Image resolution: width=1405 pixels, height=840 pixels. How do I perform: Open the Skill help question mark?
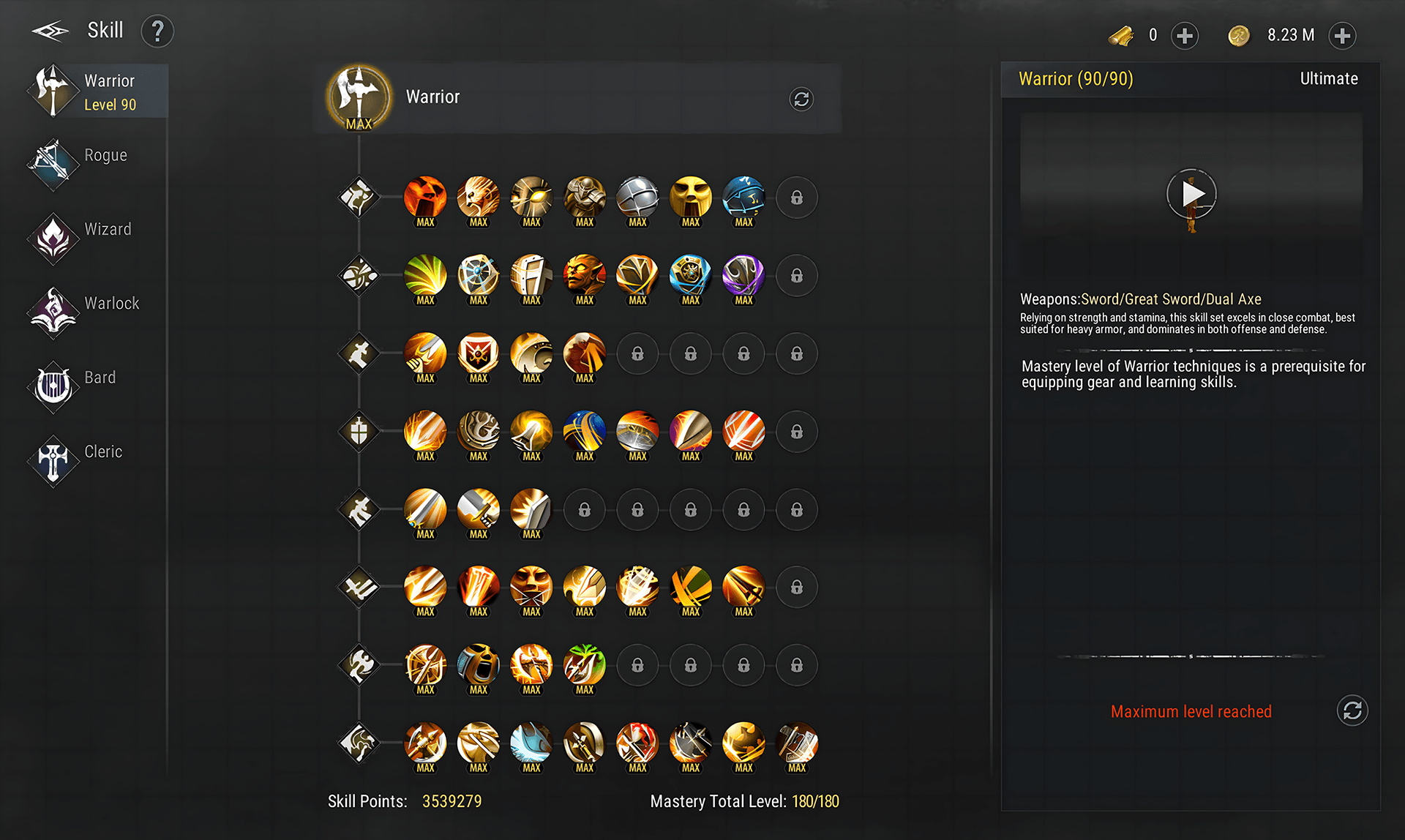157,31
